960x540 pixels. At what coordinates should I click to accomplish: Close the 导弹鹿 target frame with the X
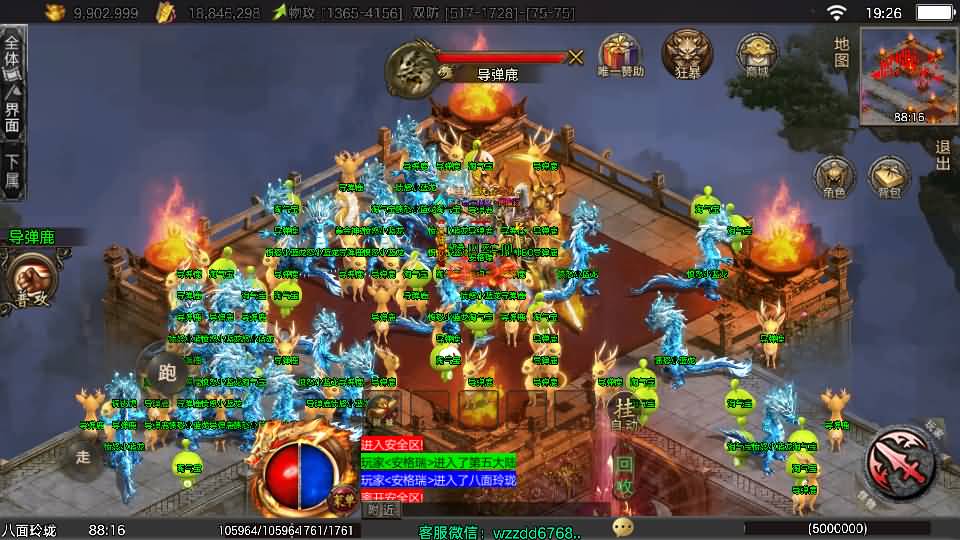pyautogui.click(x=576, y=57)
